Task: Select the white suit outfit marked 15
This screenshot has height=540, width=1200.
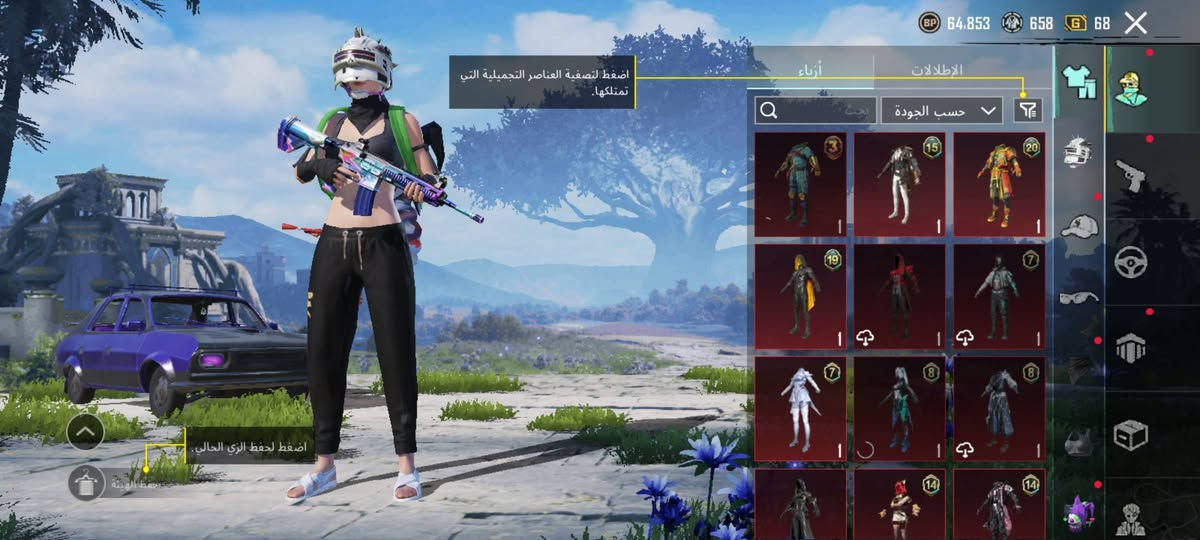Action: tap(899, 184)
